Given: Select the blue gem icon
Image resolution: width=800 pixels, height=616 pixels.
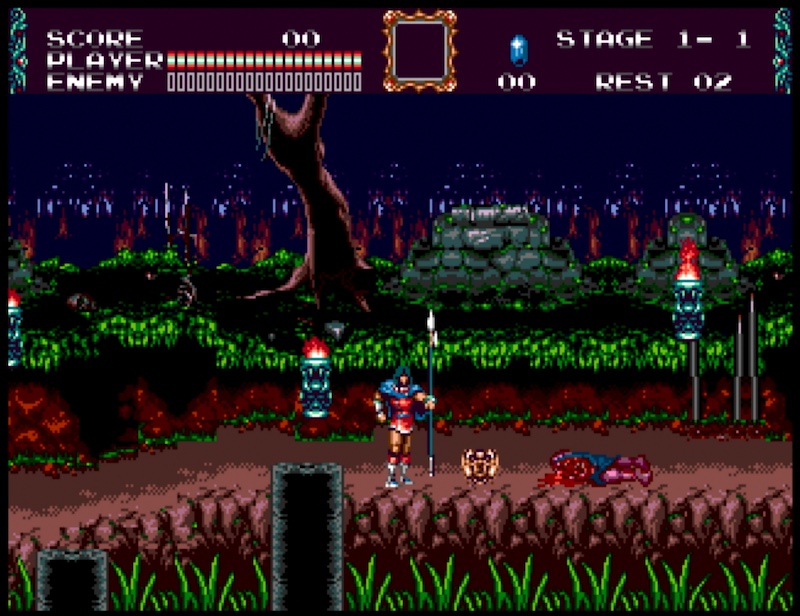Looking at the screenshot, I should tap(518, 50).
